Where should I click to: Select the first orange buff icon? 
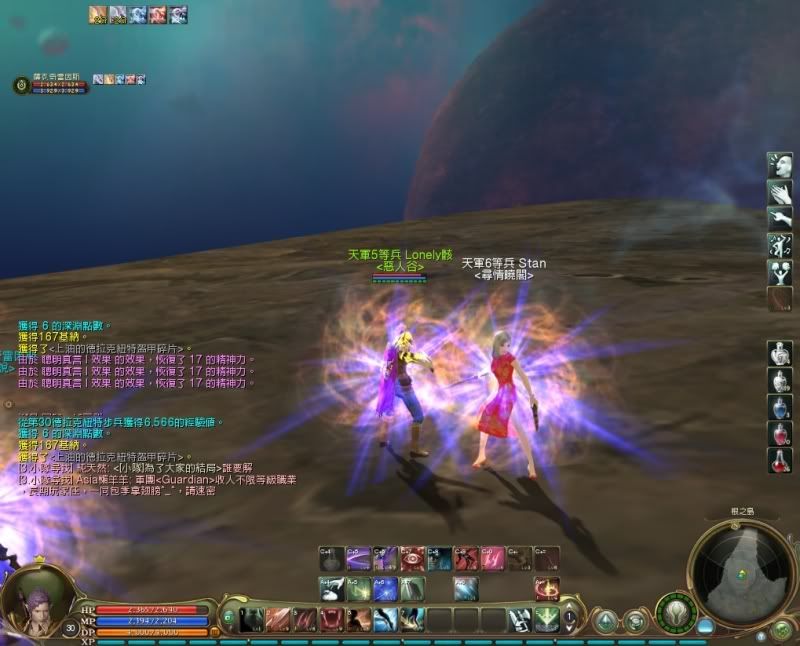(x=97, y=14)
